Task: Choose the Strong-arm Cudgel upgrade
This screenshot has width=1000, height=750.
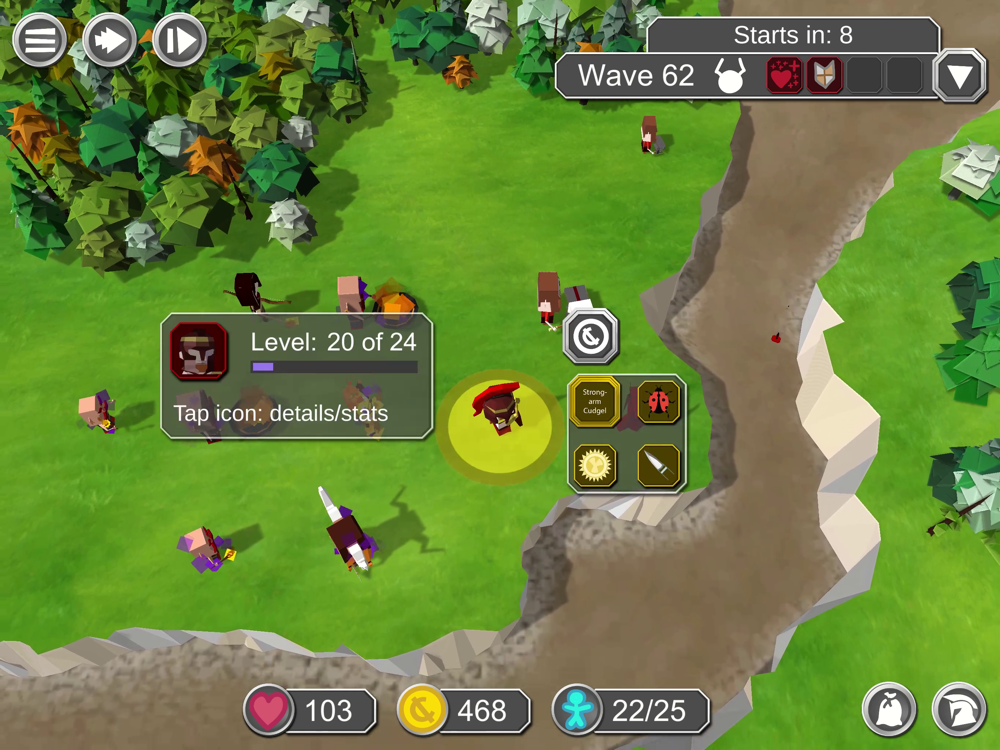Action: (595, 402)
